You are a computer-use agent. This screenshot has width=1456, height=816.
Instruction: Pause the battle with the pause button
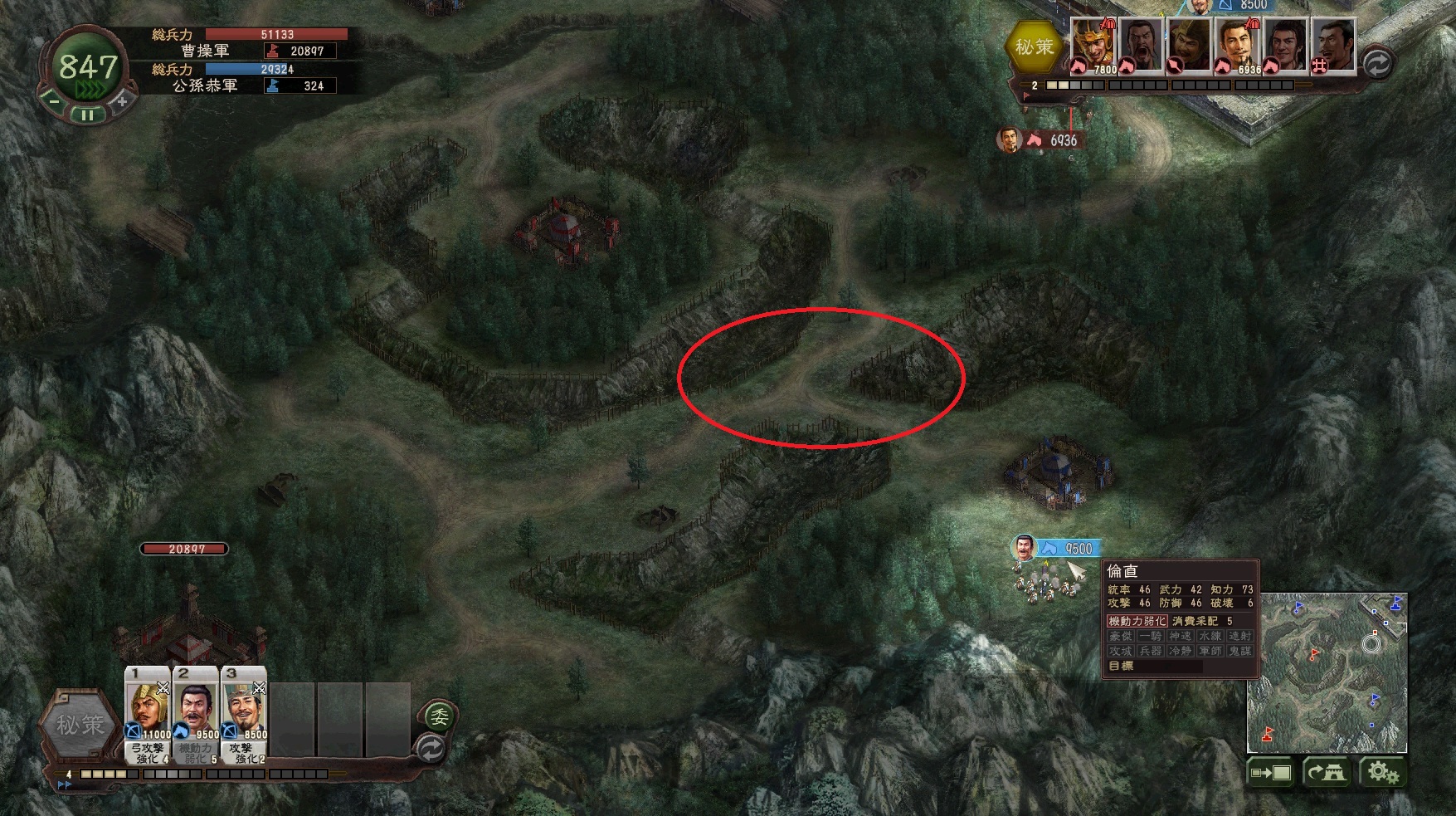click(87, 115)
